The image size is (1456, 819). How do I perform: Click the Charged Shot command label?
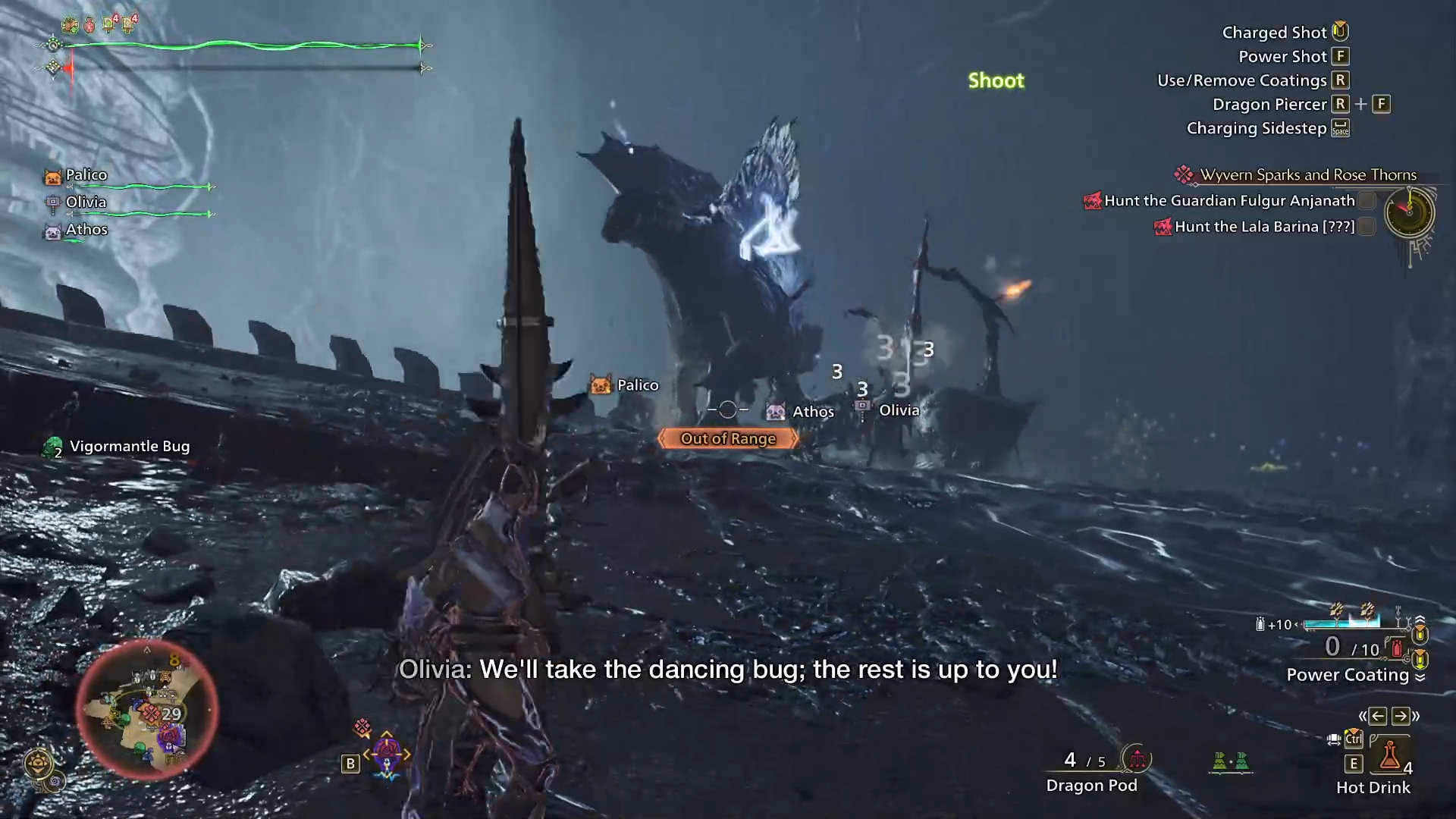1274,32
